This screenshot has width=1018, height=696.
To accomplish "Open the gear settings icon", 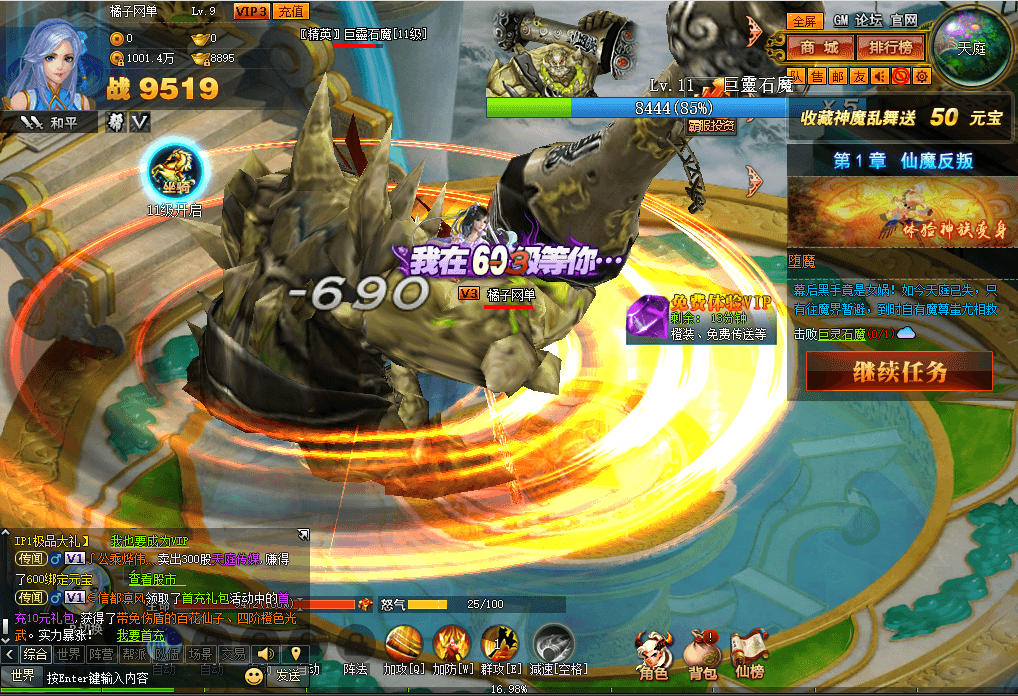I will click(921, 76).
